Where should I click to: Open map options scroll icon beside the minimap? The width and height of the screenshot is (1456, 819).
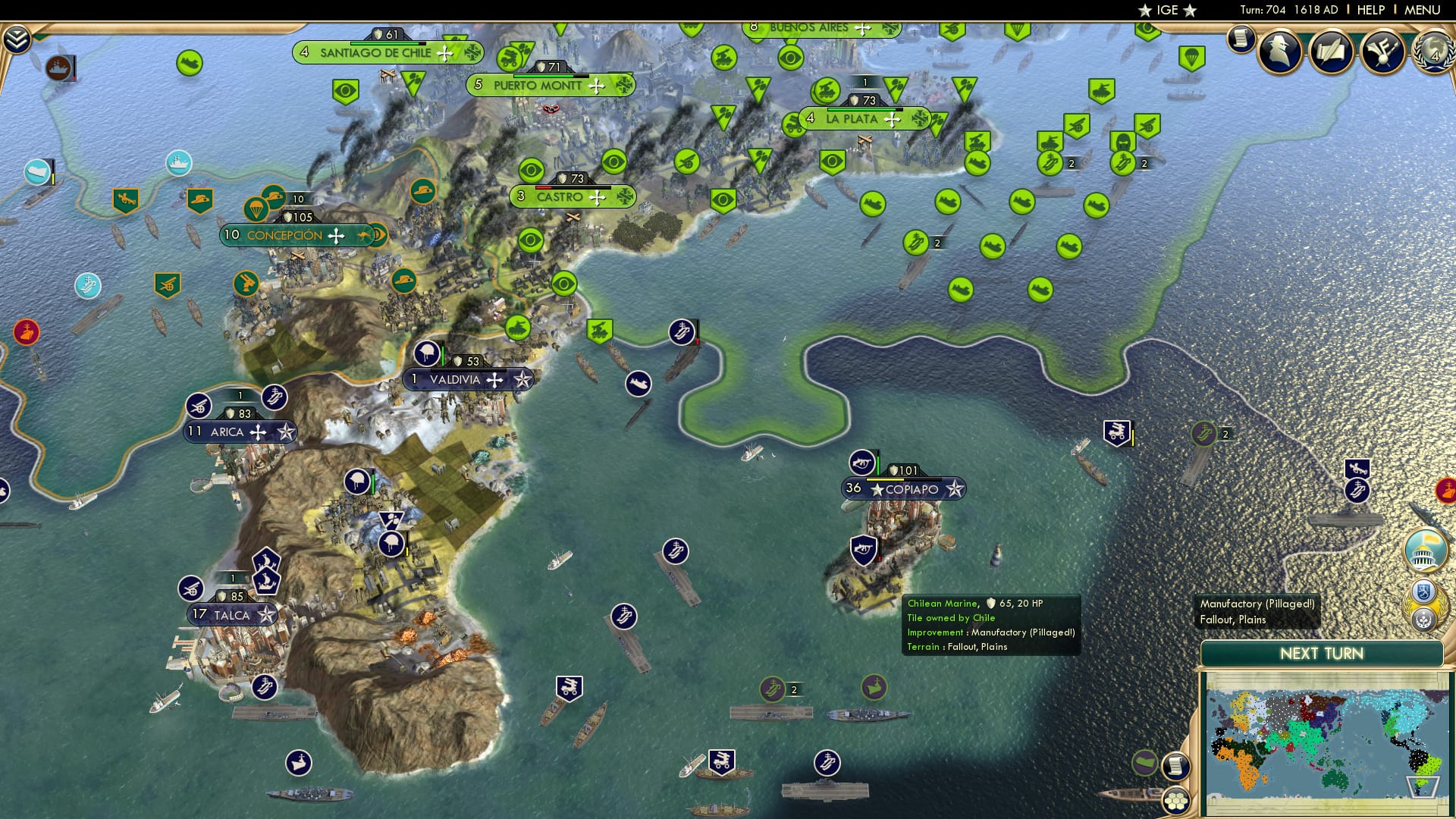tap(1177, 767)
